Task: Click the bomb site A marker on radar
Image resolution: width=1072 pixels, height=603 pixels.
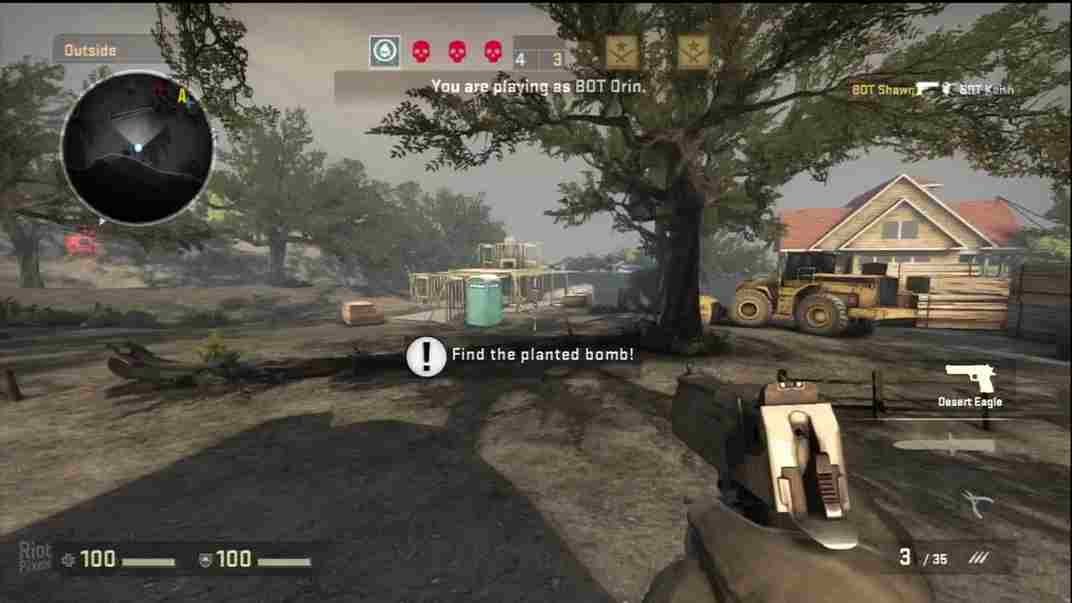Action: pyautogui.click(x=183, y=97)
